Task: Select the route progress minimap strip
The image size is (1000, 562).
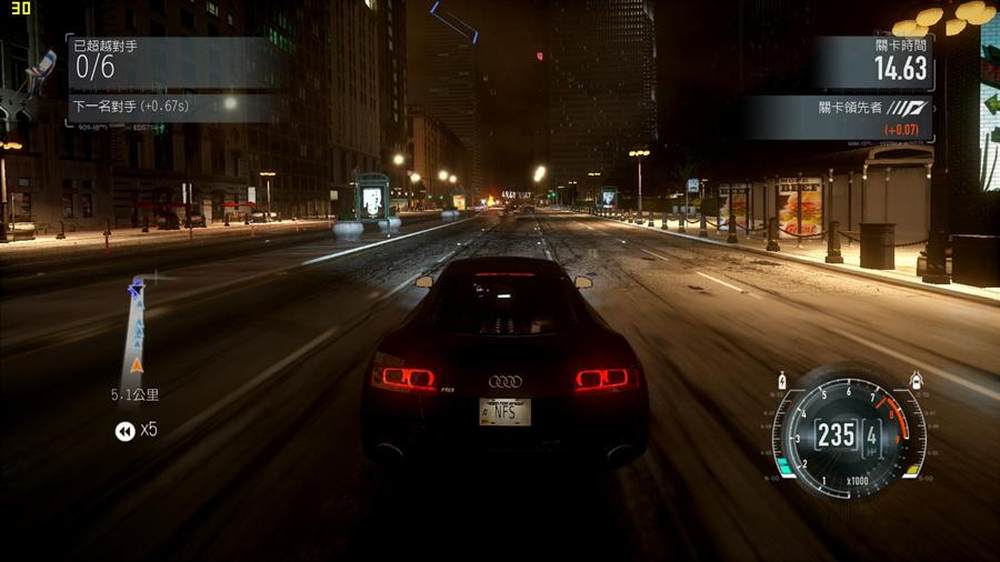Action: pyautogui.click(x=134, y=330)
